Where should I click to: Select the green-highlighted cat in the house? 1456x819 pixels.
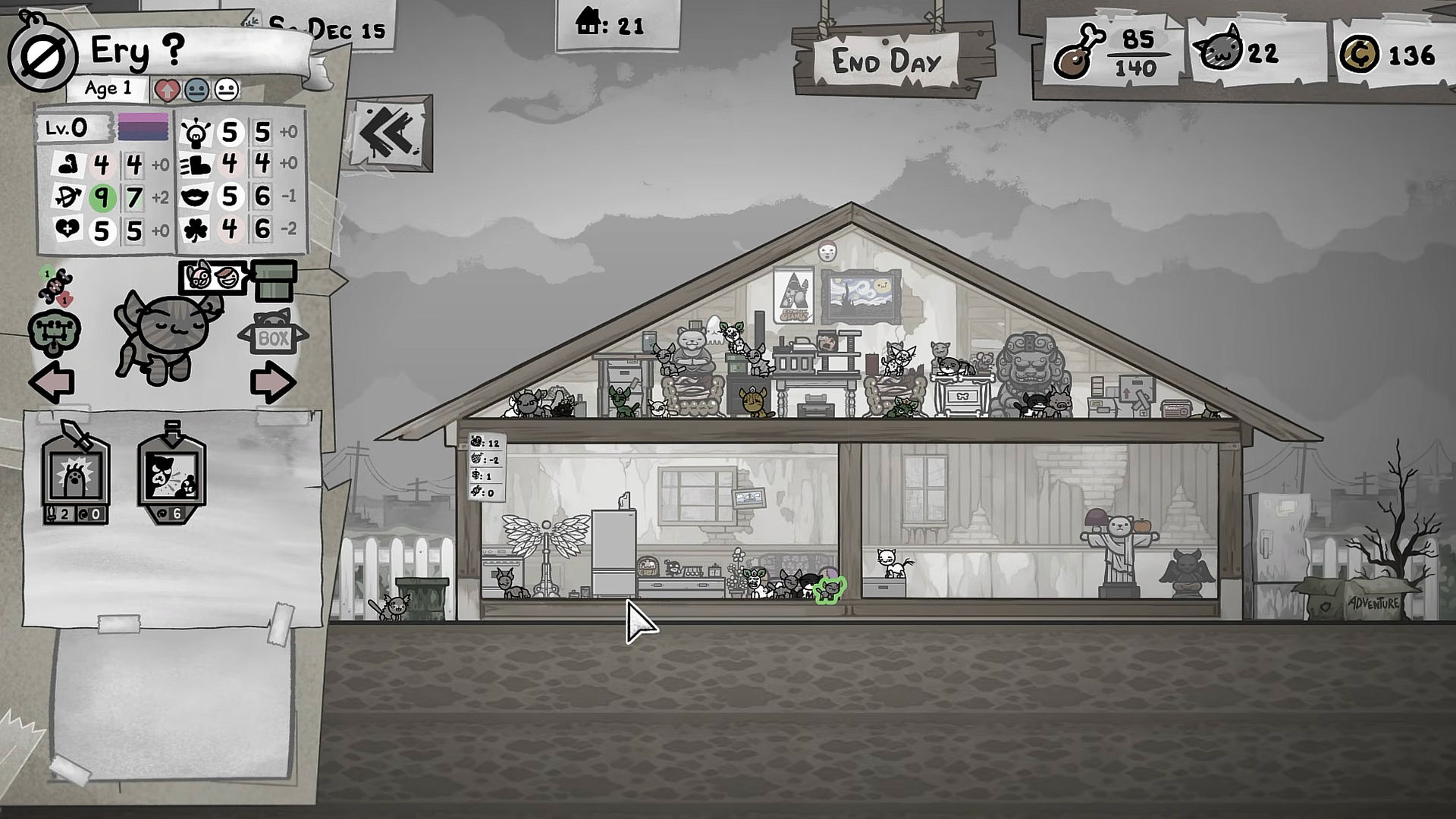(x=830, y=589)
